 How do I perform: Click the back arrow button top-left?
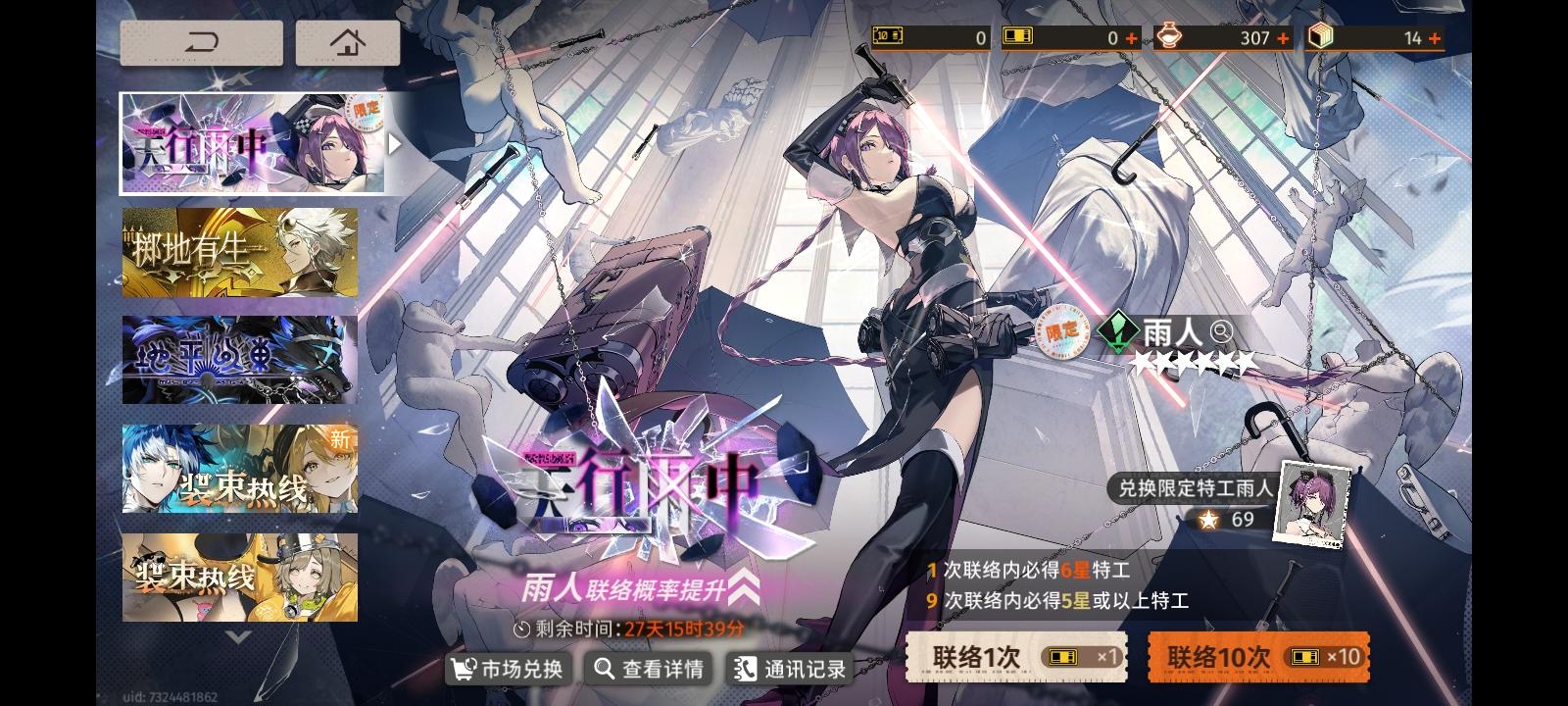click(200, 42)
